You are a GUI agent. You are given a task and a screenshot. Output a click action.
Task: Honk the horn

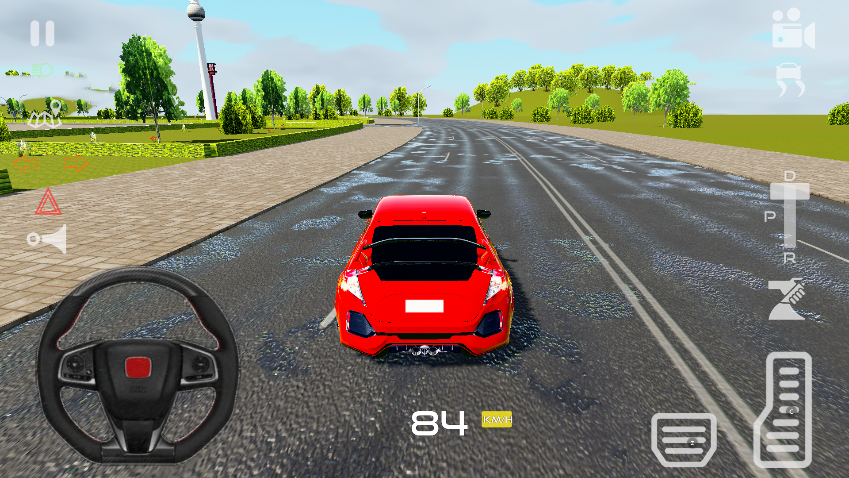(x=47, y=239)
